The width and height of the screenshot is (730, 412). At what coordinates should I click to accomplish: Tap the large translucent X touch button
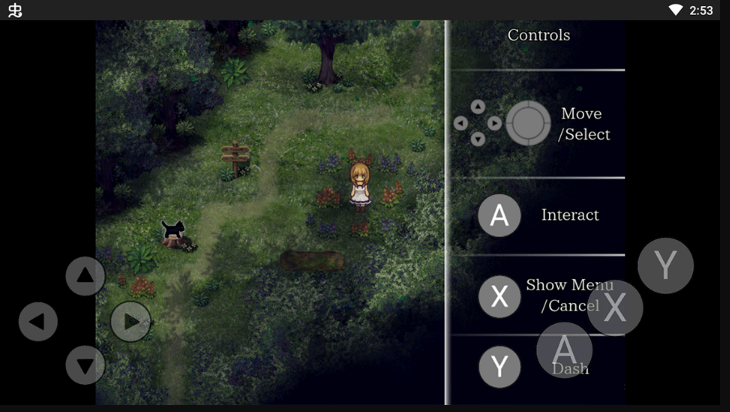615,308
